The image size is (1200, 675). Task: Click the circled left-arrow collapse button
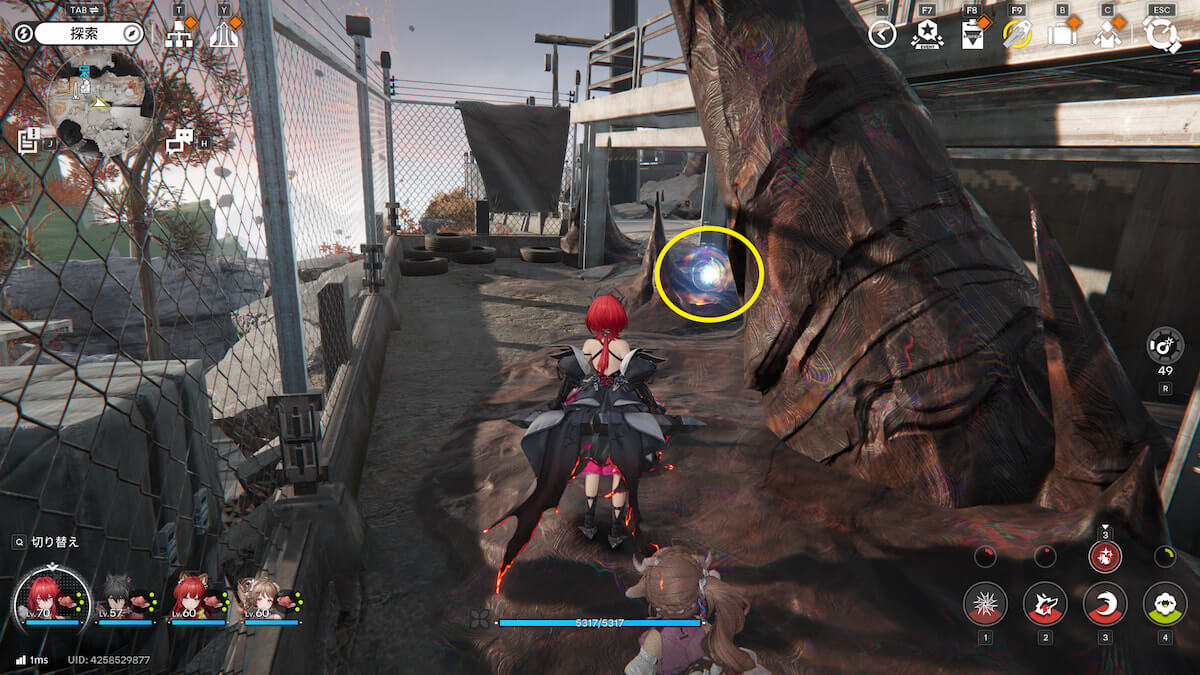pyautogui.click(x=881, y=35)
